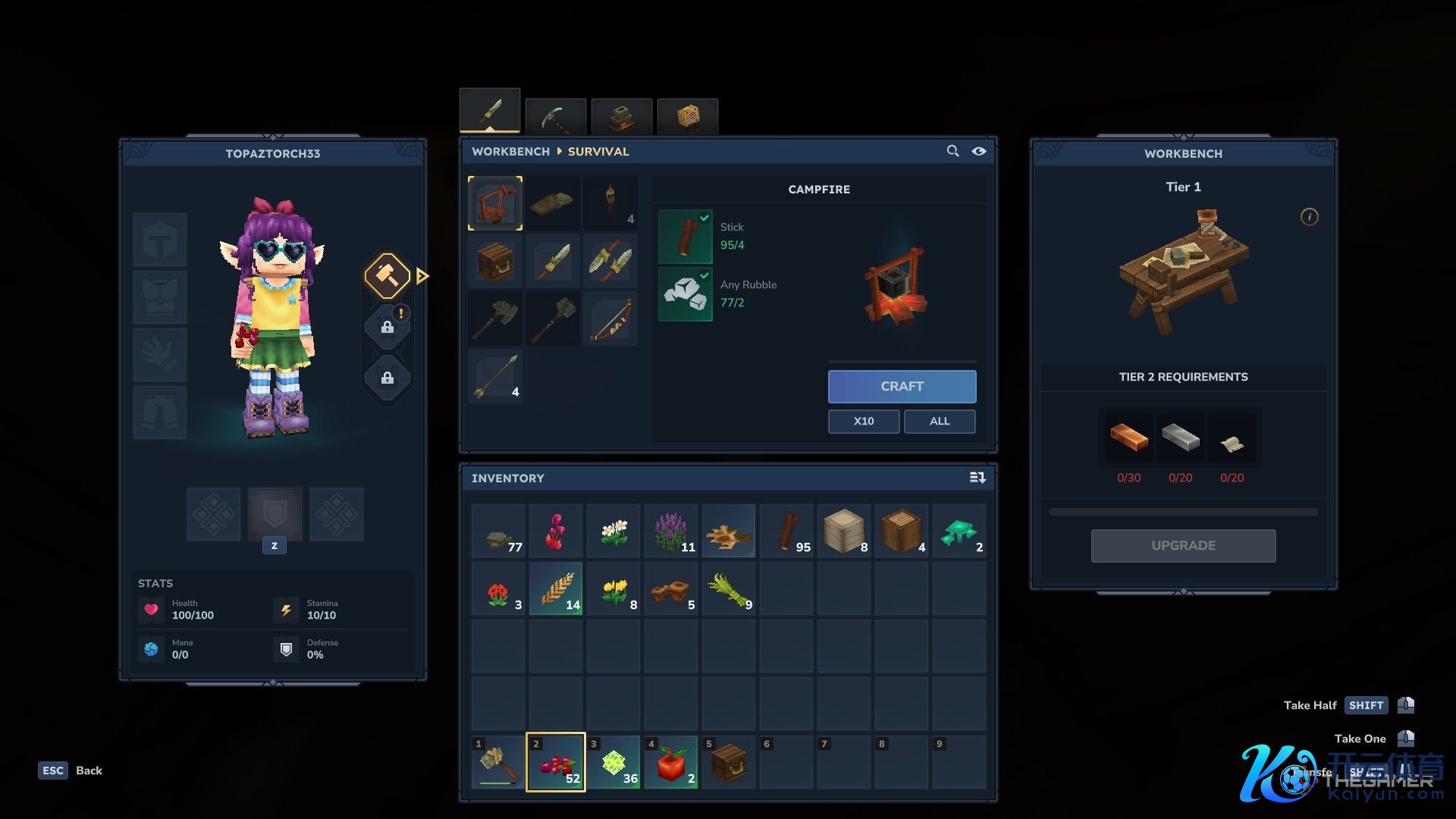This screenshot has width=1456, height=819.
Task: Switch to the pickaxe crafting tab
Action: 556,117
